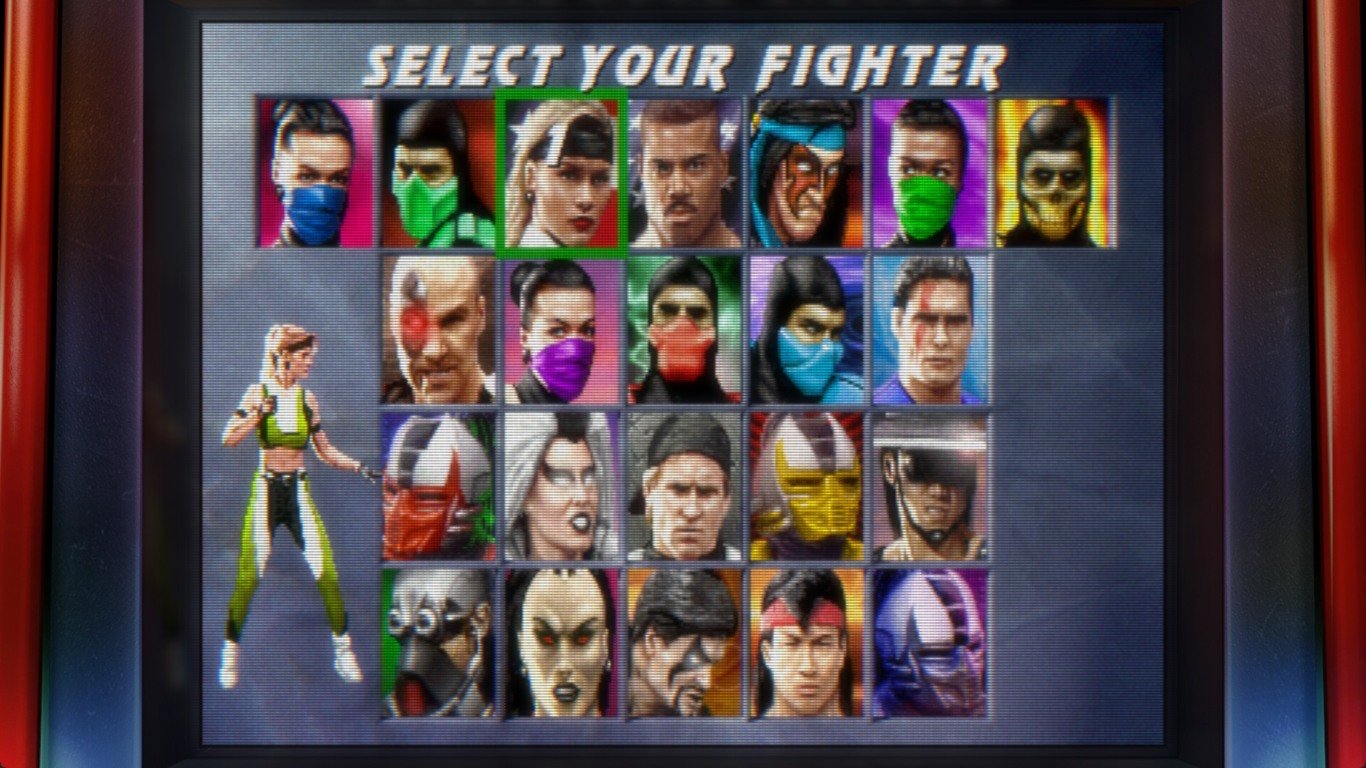The height and width of the screenshot is (768, 1366).
Task: Choose the blue-masked classic Sub-Zero
Action: pyautogui.click(x=806, y=329)
